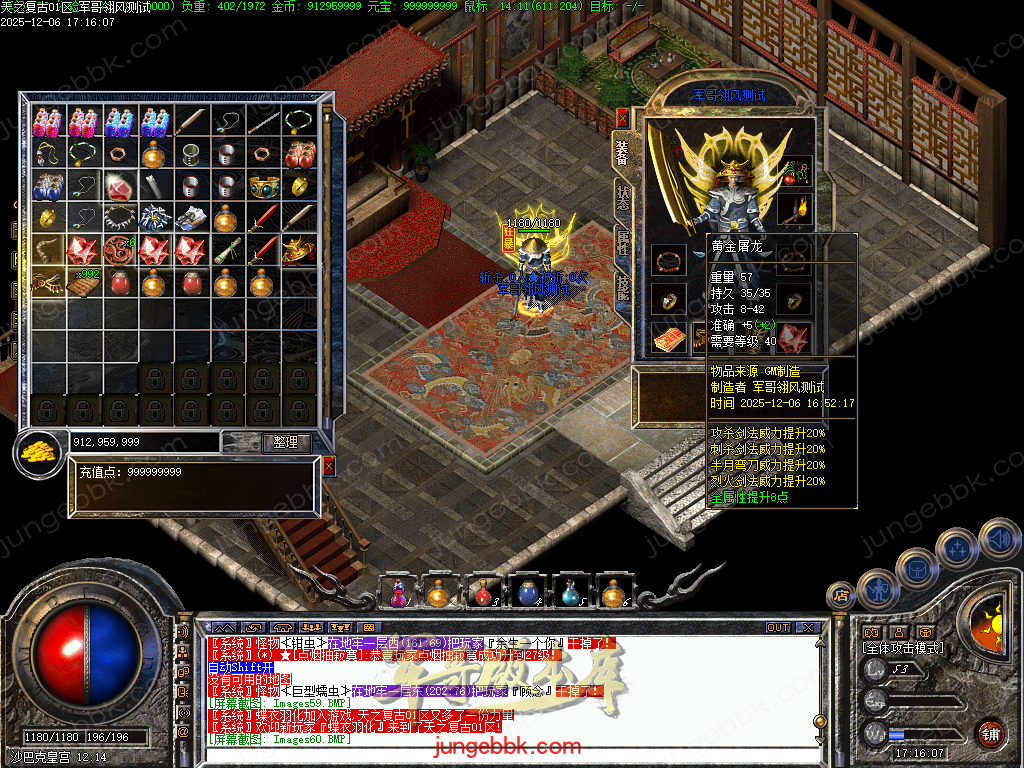Pick the x992 scroll stack in inventory
Viewport: 1024px width, 768px height.
pyautogui.click(x=84, y=282)
